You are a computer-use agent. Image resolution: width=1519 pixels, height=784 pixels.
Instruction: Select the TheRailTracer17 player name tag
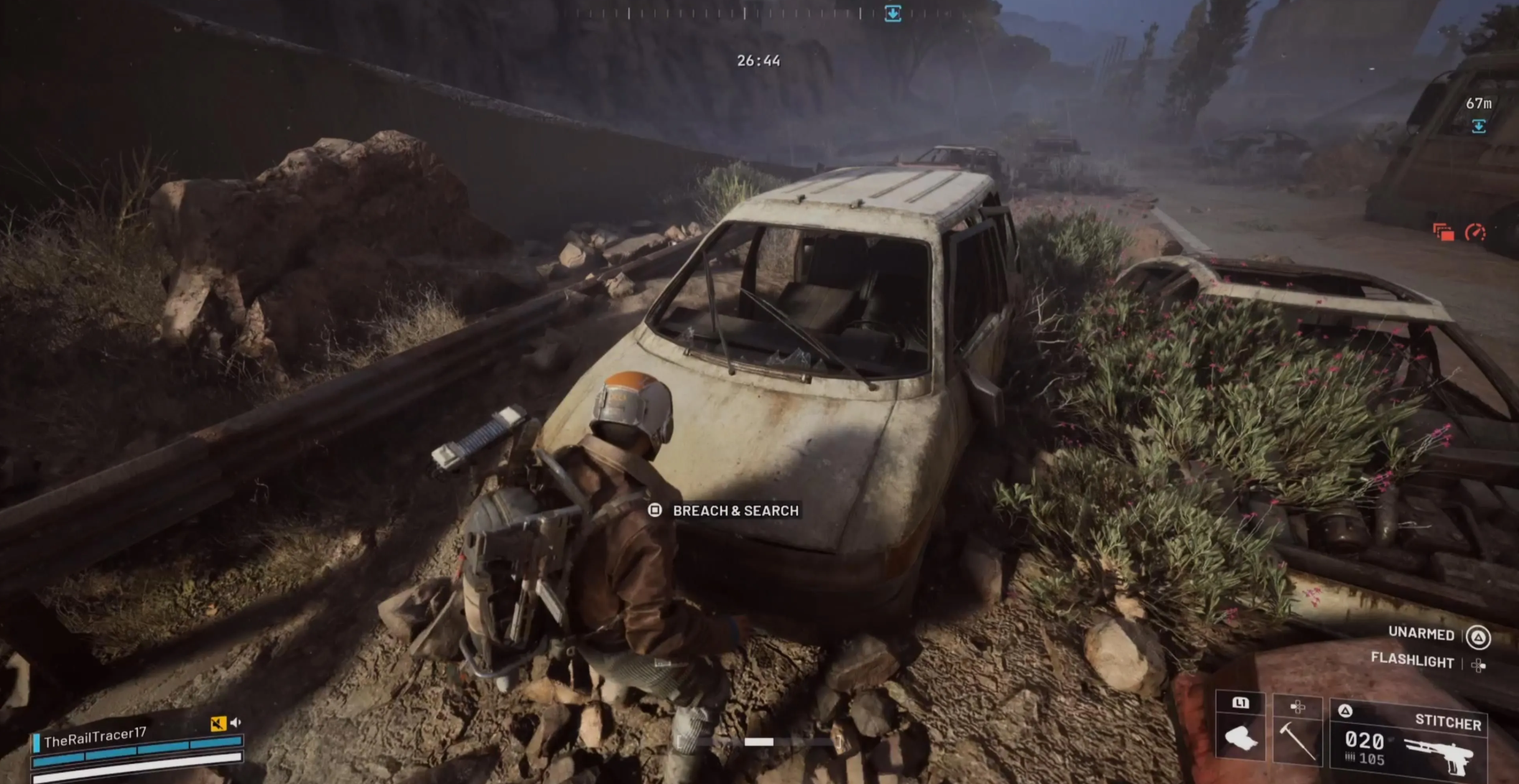click(95, 737)
